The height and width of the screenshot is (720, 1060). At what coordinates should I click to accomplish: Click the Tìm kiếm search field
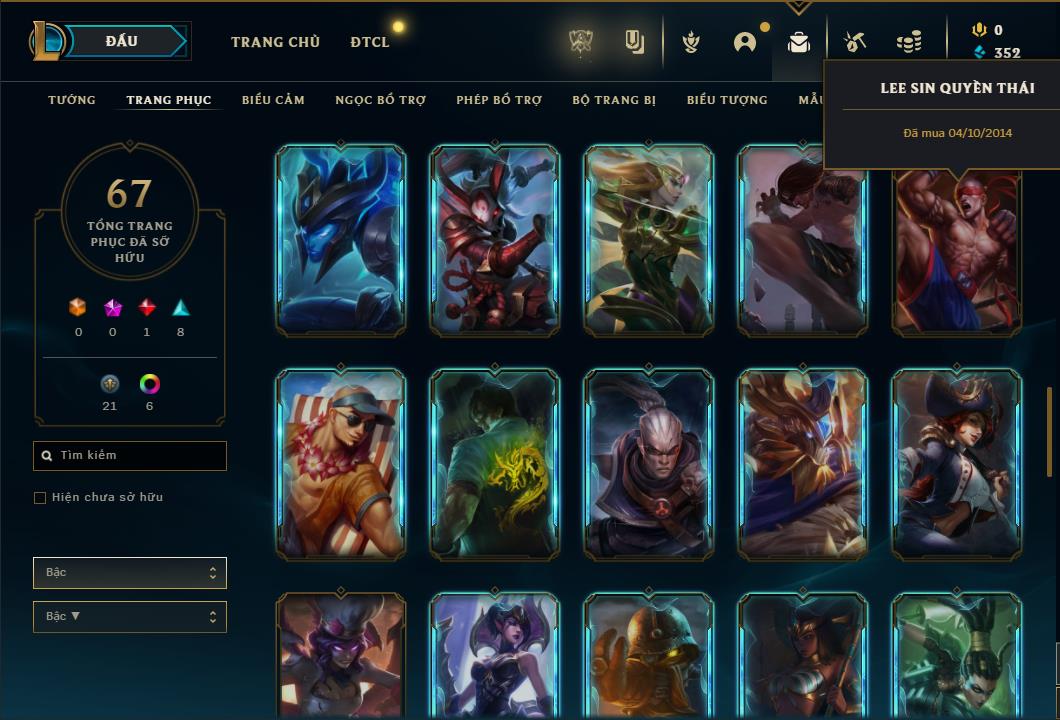click(x=130, y=456)
